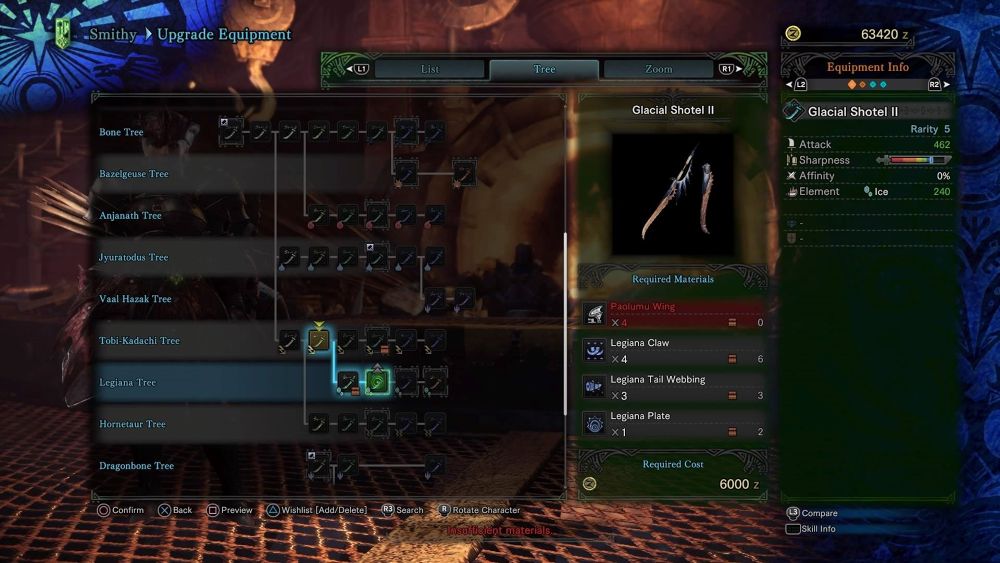Click the Paolumu Wing material row
The width and height of the screenshot is (1000, 563).
(673, 314)
